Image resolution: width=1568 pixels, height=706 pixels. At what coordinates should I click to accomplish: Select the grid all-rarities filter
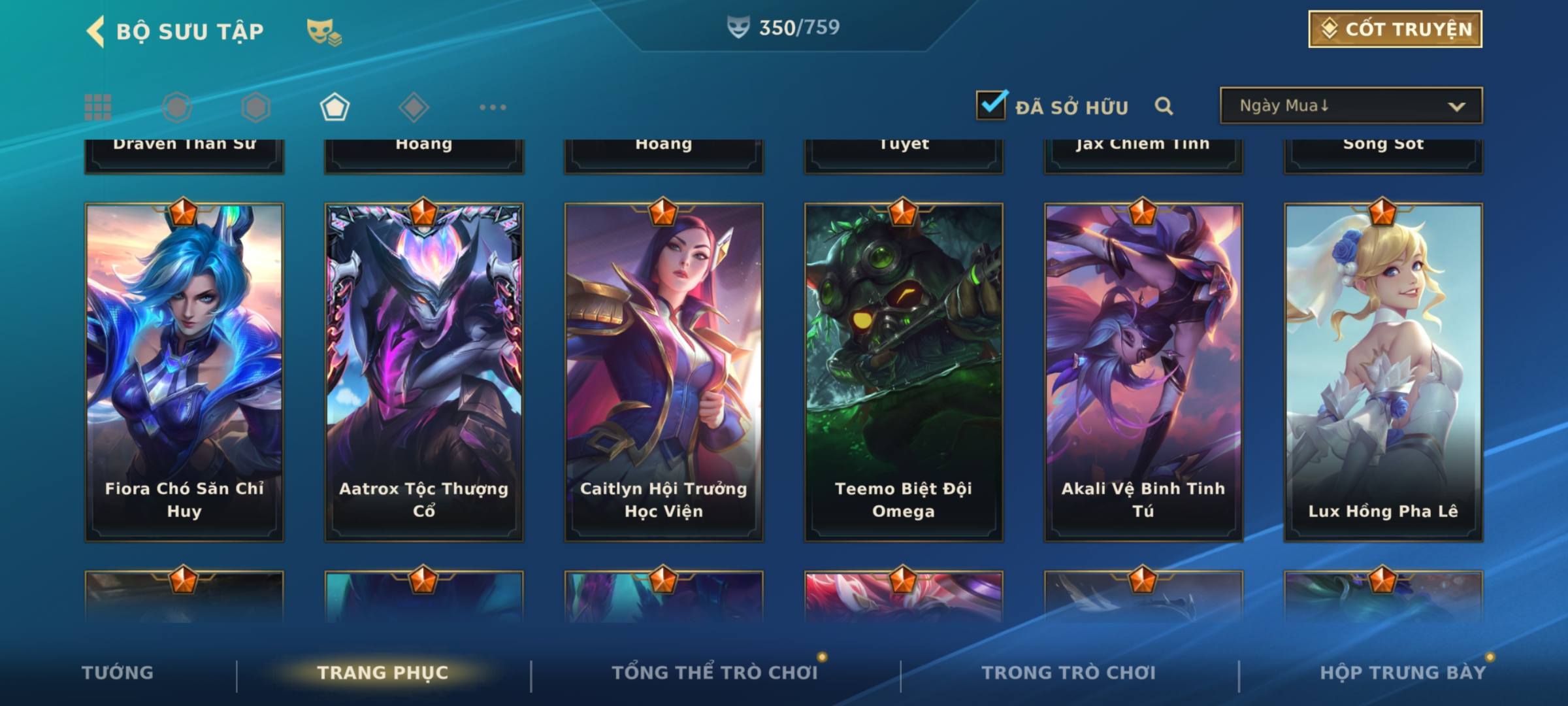(98, 107)
